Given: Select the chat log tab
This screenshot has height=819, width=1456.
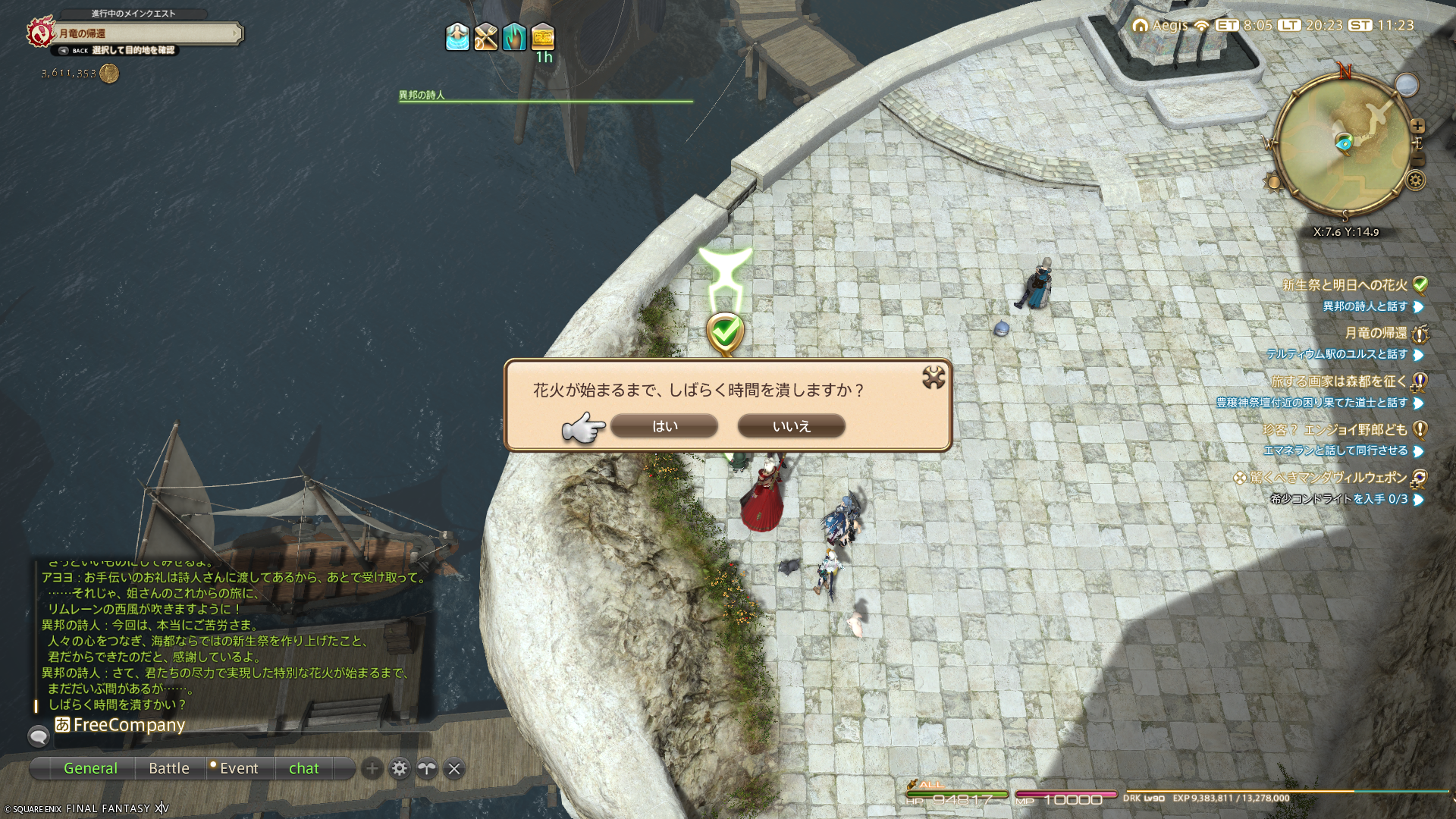Looking at the screenshot, I should point(303,768).
